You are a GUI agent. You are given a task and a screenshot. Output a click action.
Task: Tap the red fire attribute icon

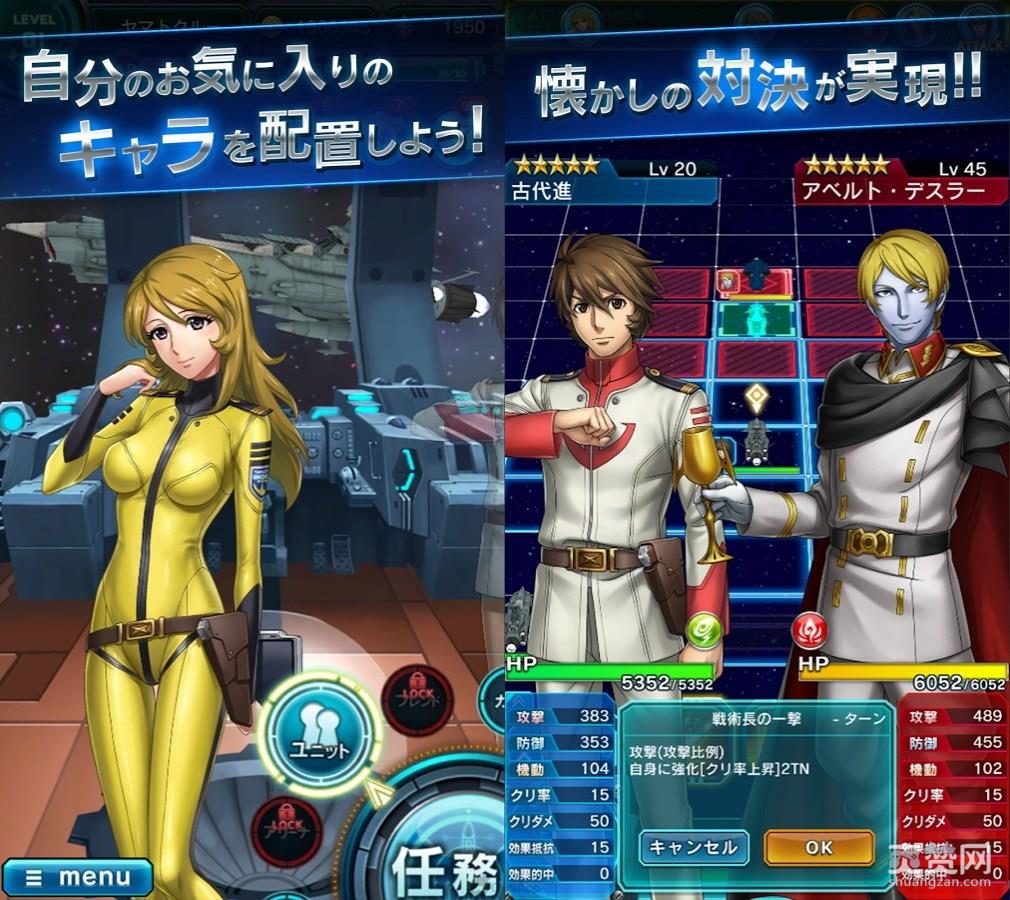pos(808,631)
